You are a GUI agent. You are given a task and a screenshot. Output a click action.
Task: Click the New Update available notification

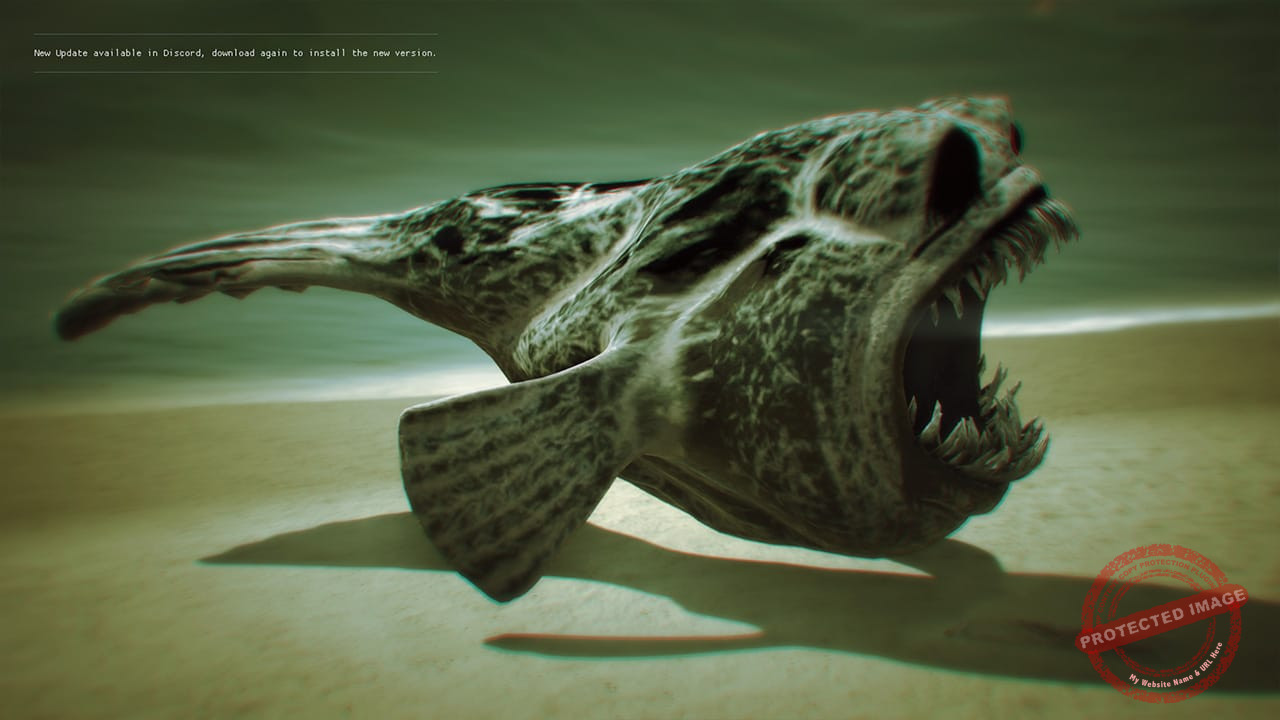click(x=235, y=53)
